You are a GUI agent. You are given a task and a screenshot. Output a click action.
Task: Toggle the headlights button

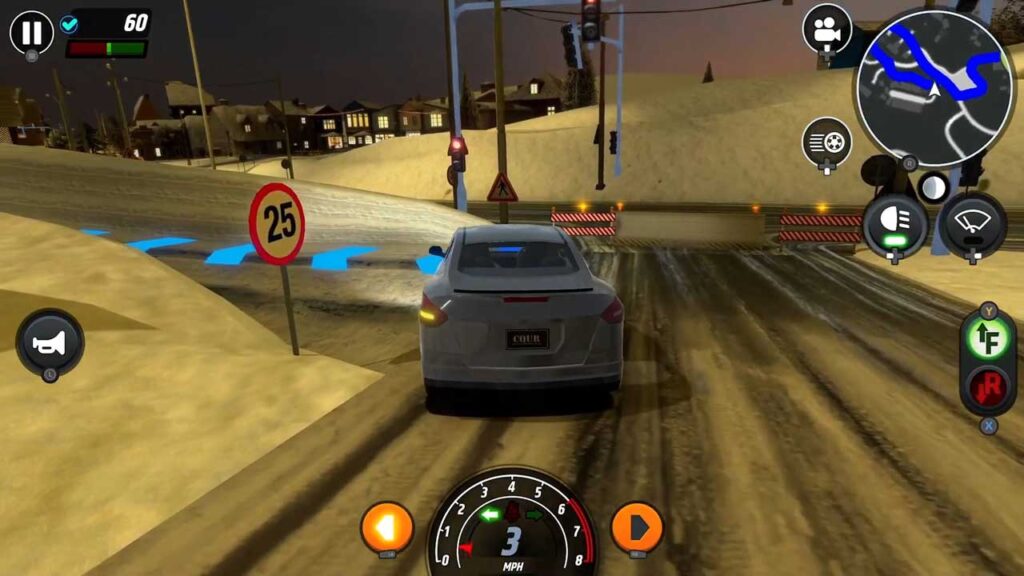894,224
